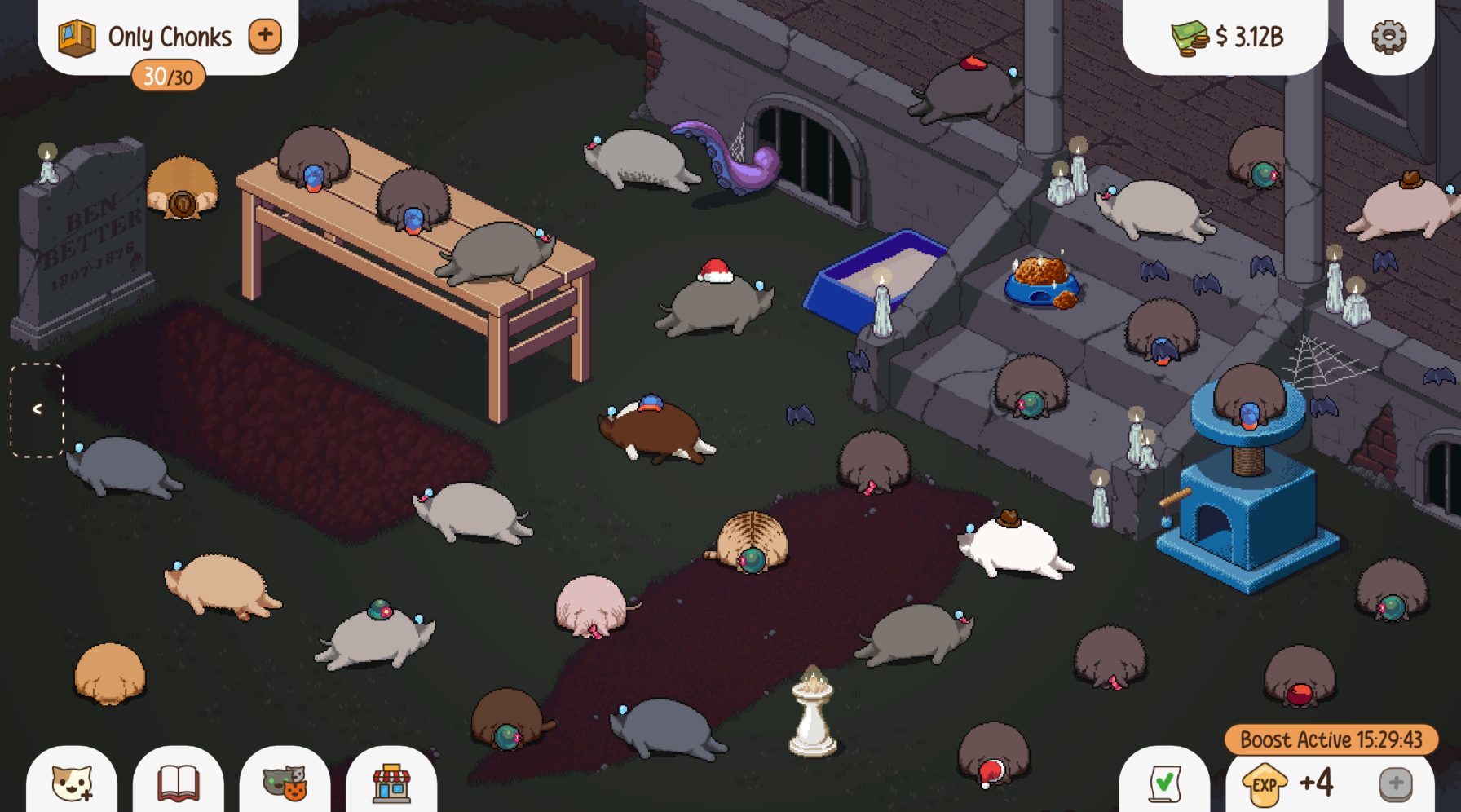The image size is (1461, 812).
Task: Open the adopt-a-cat menu
Action: (x=70, y=784)
